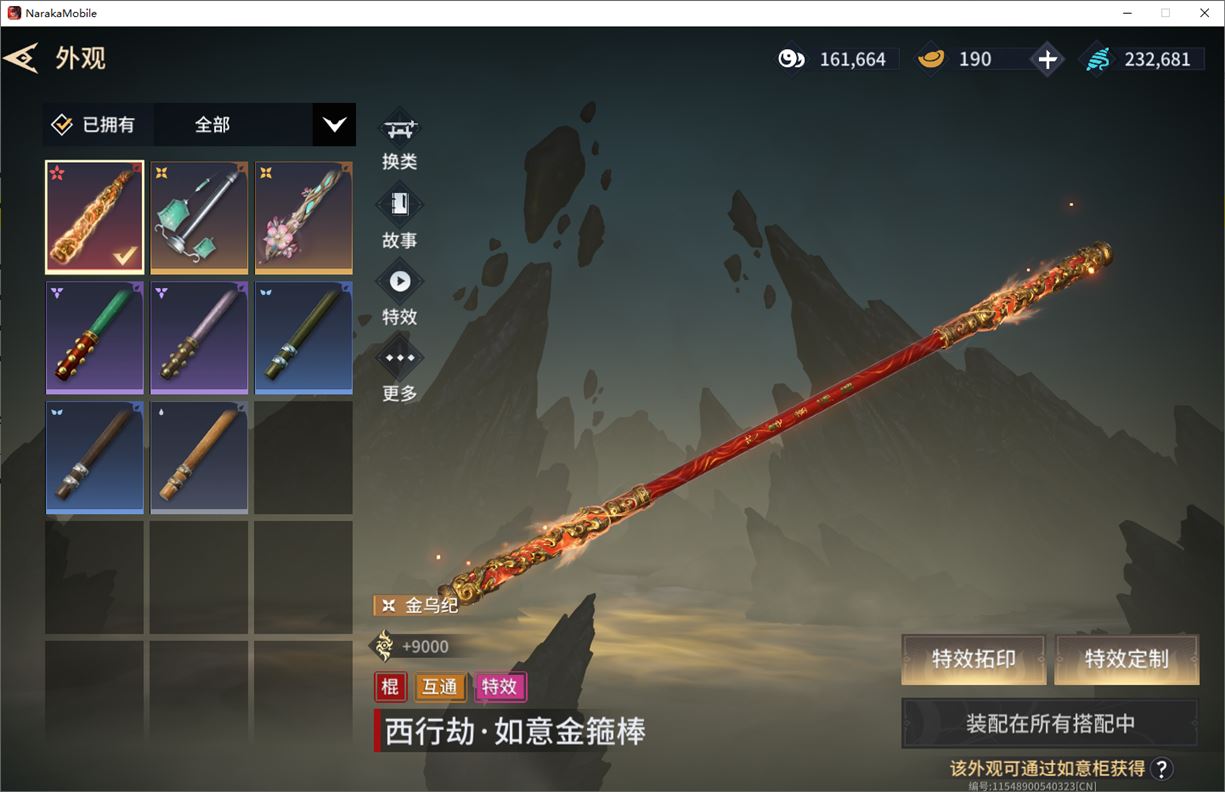Choose the silver staff with jade lanterns
The width and height of the screenshot is (1225, 792).
[199, 217]
